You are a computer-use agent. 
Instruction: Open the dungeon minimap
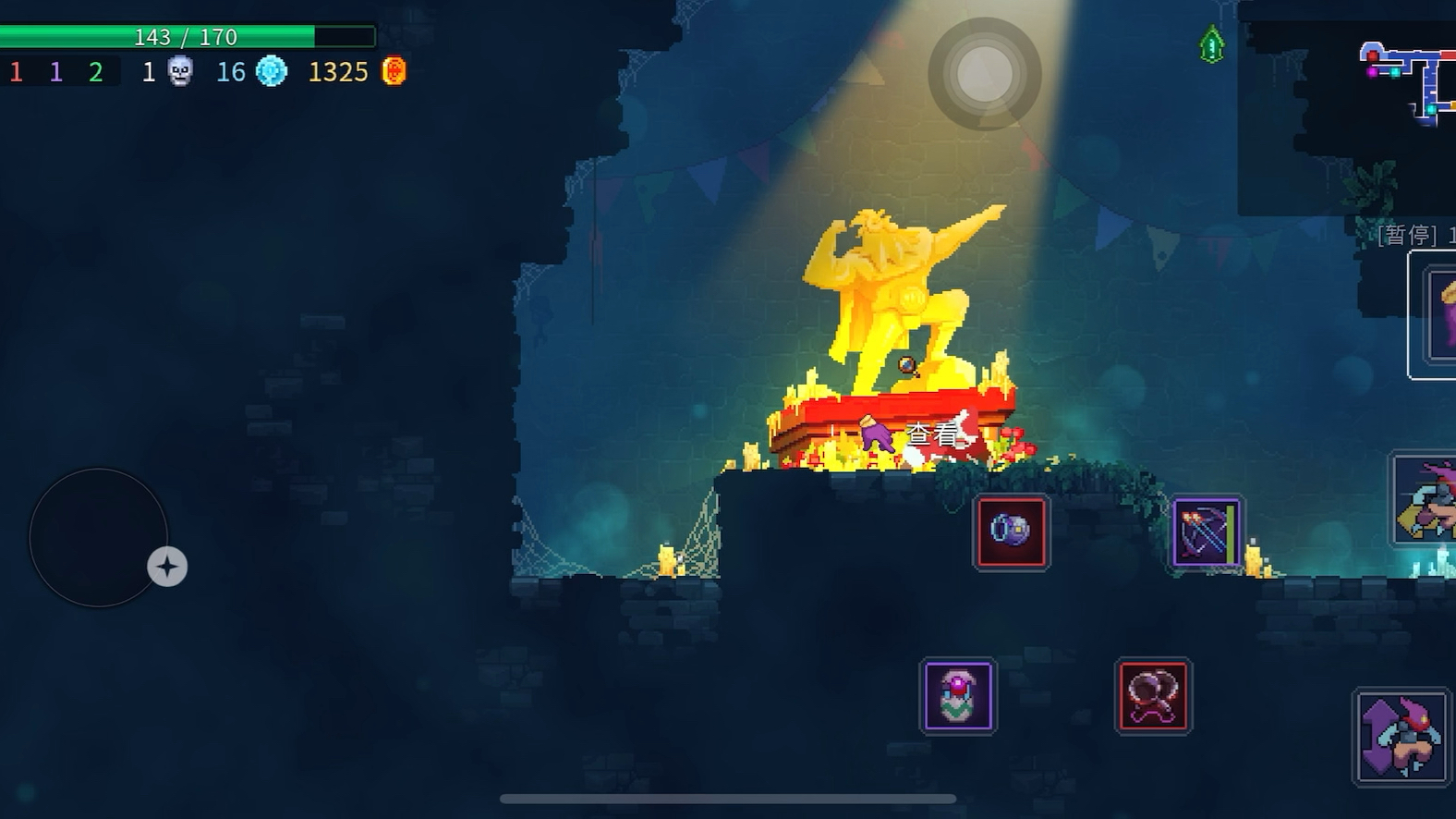pos(1406,81)
